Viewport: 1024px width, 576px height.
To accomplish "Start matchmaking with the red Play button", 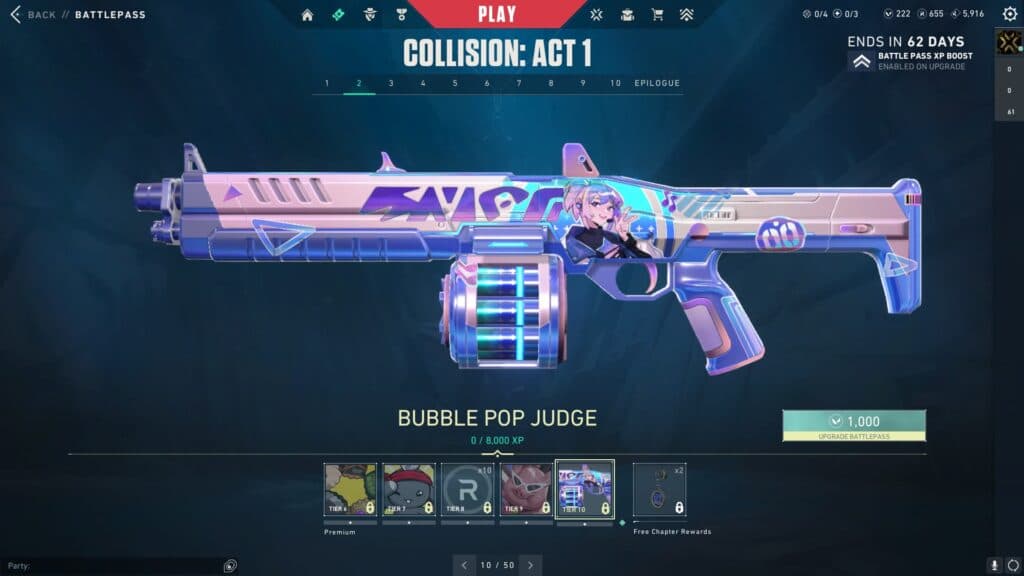I will (x=497, y=14).
